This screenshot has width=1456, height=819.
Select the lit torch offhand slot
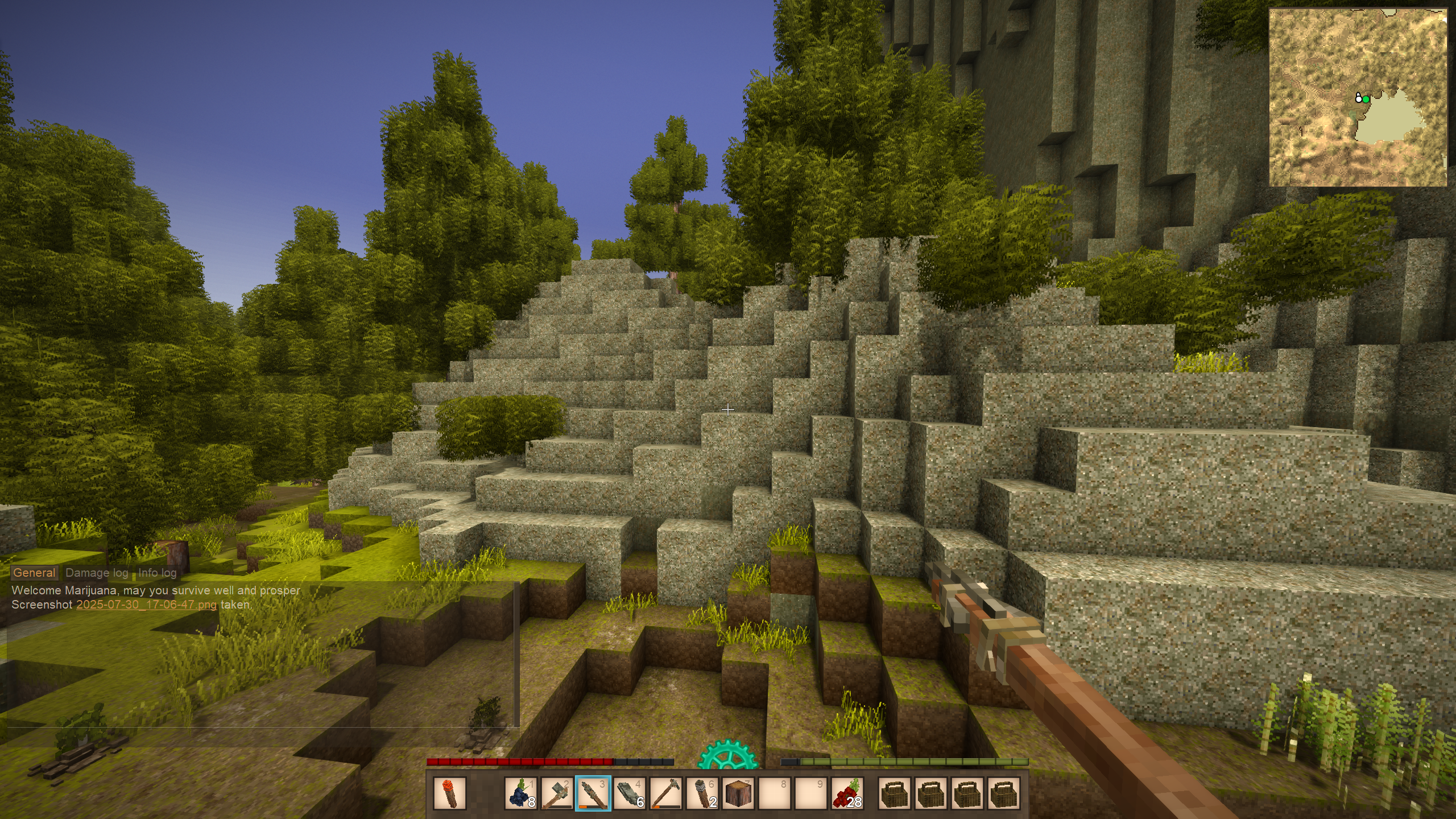tap(450, 793)
